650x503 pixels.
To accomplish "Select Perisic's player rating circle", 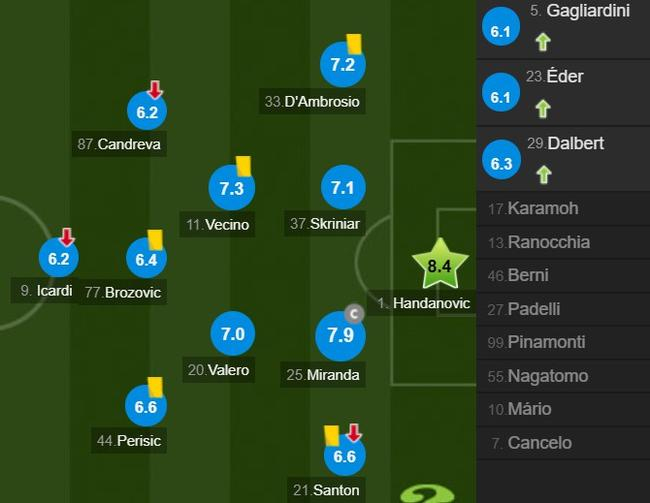I will pos(147,407).
